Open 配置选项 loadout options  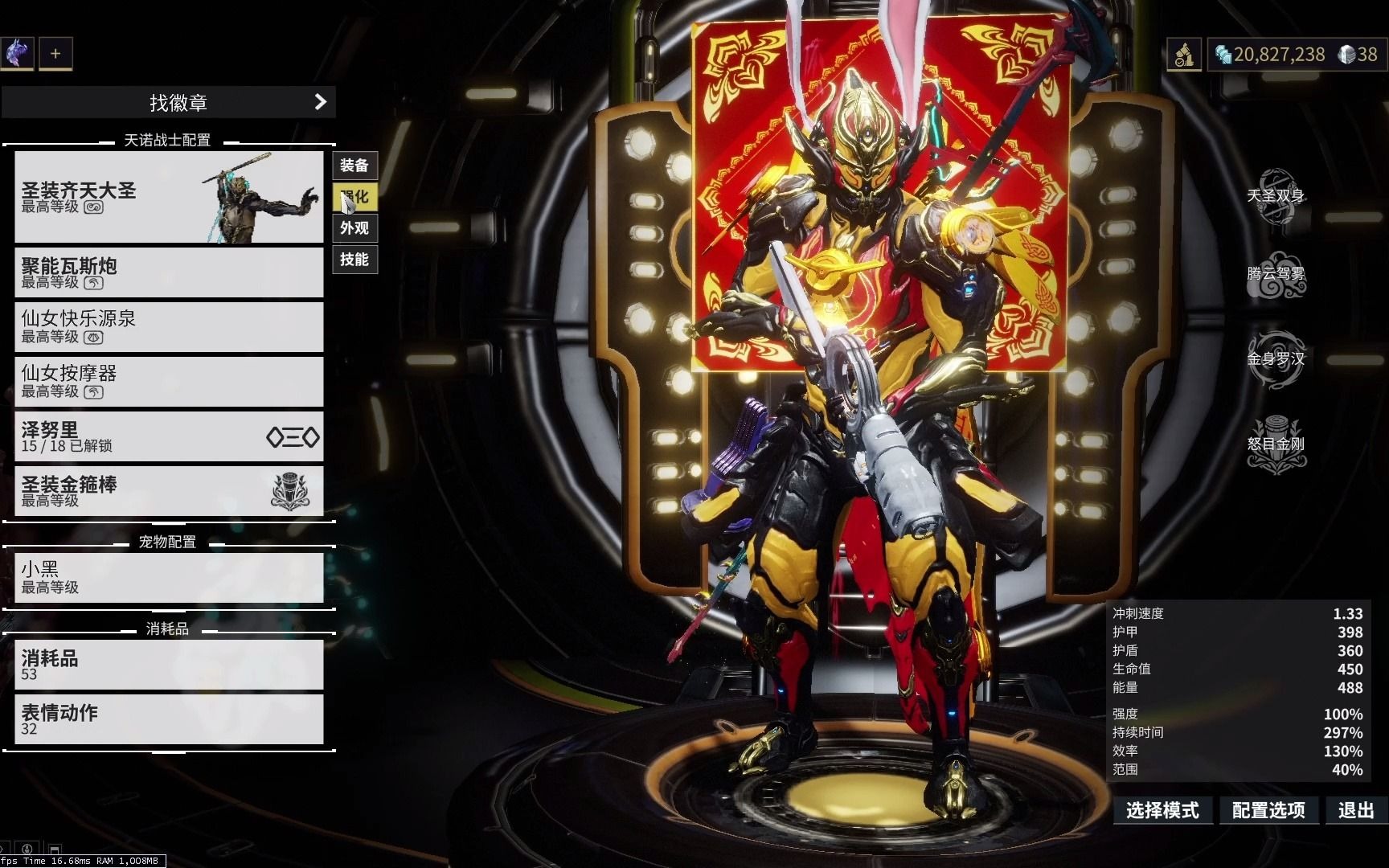[x=1268, y=810]
